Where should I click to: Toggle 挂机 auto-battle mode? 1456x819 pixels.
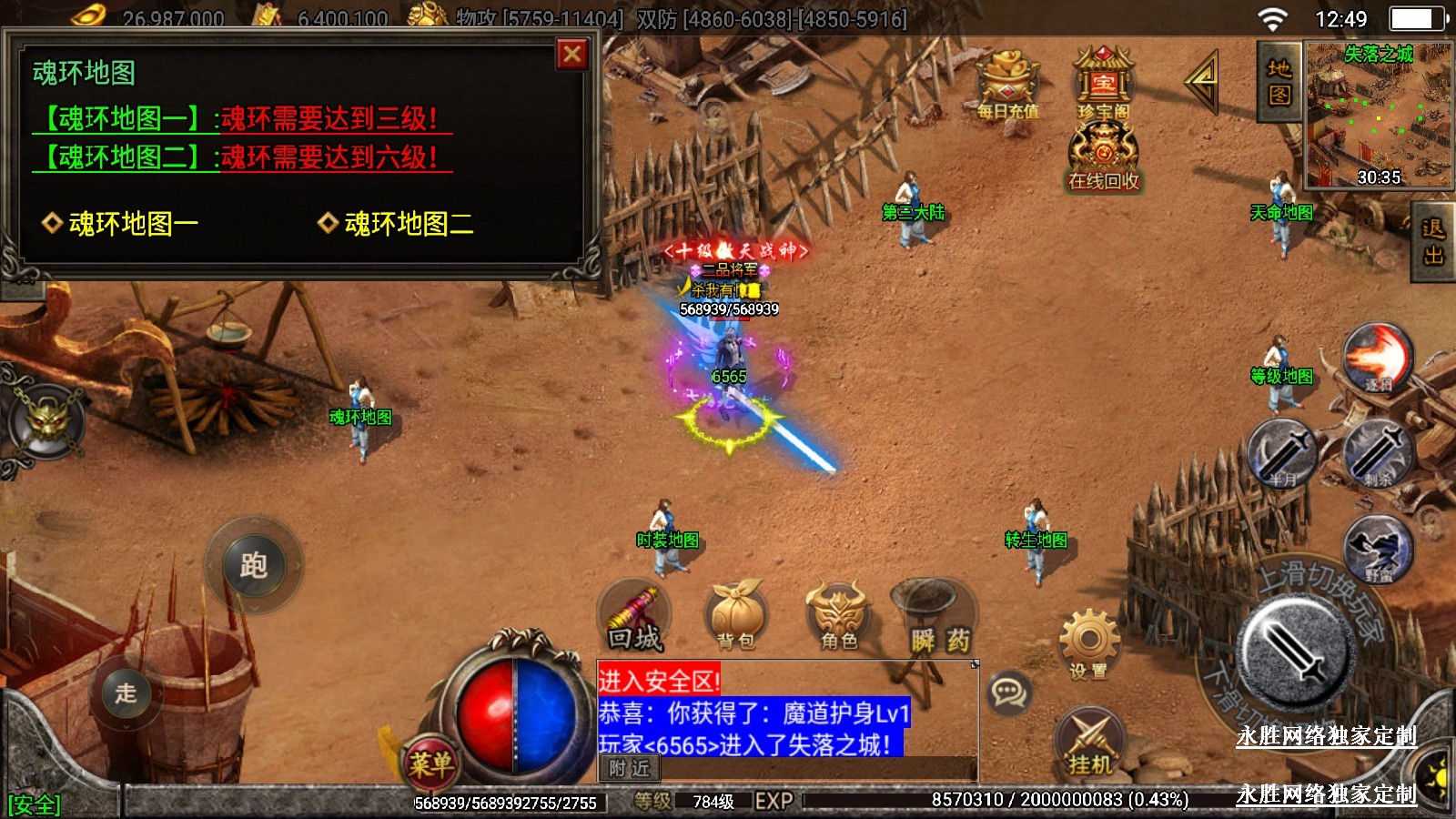1090,742
